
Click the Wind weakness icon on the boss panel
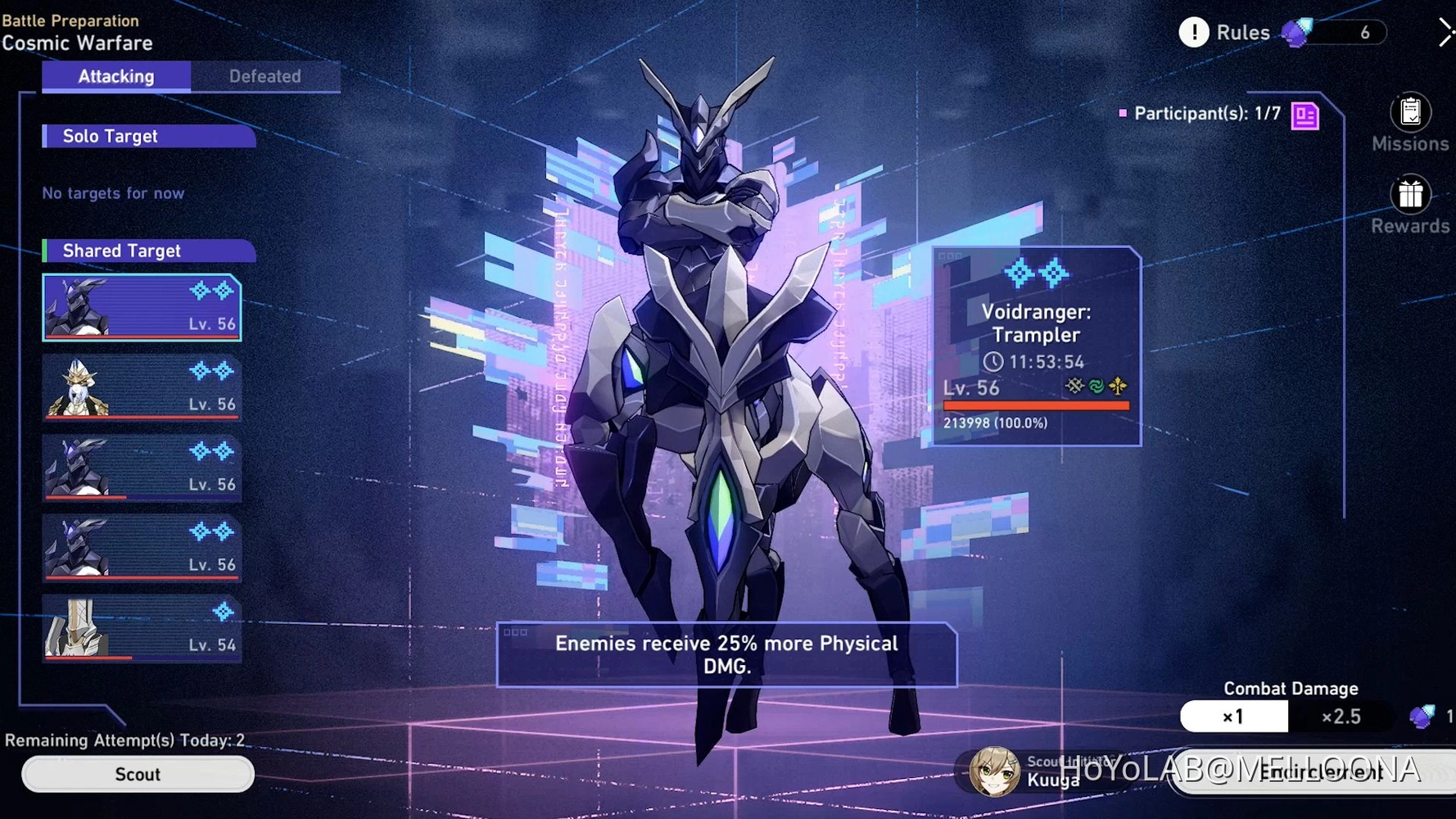pyautogui.click(x=1097, y=385)
